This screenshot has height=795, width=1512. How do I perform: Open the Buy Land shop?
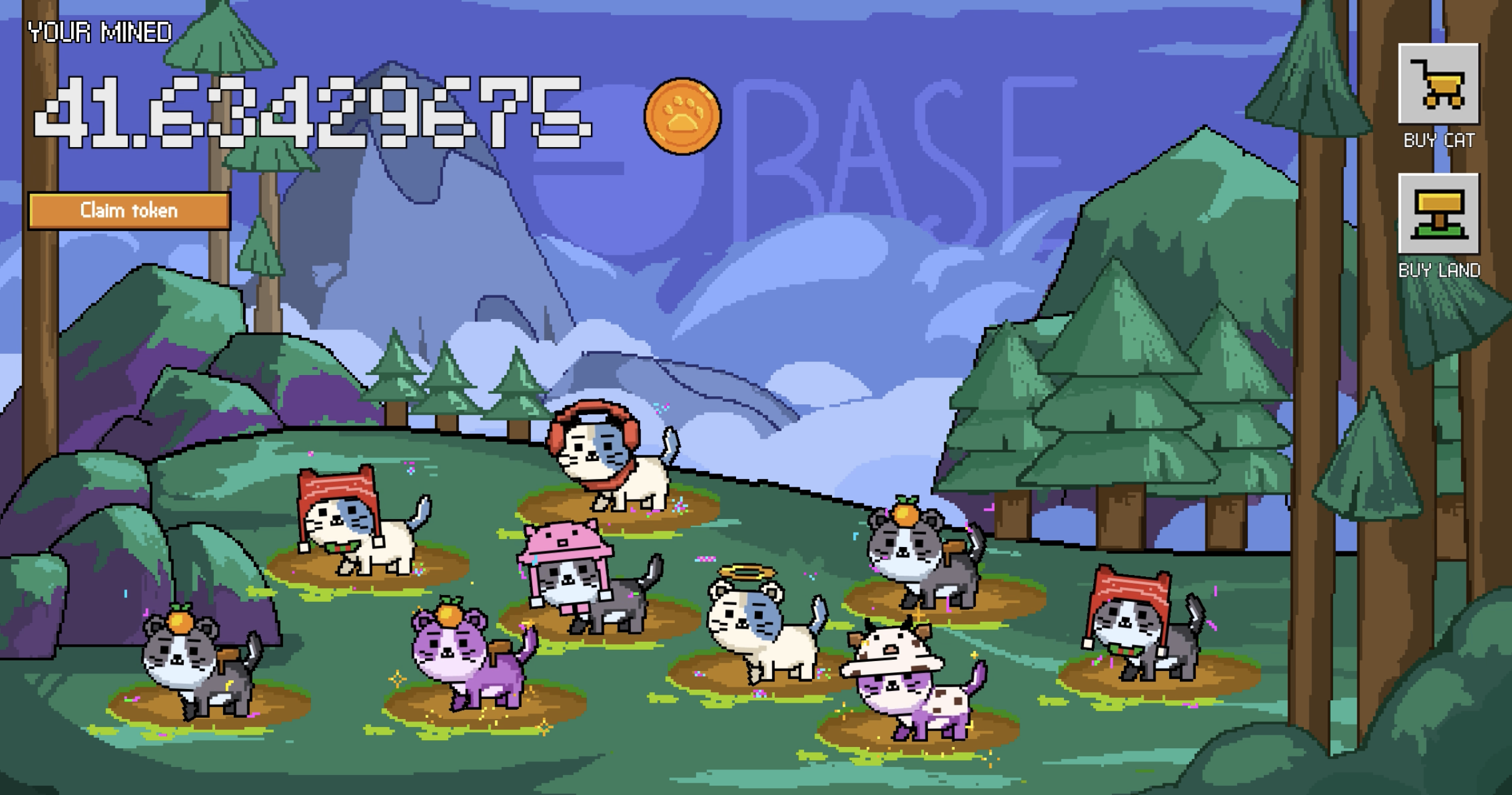1438,214
